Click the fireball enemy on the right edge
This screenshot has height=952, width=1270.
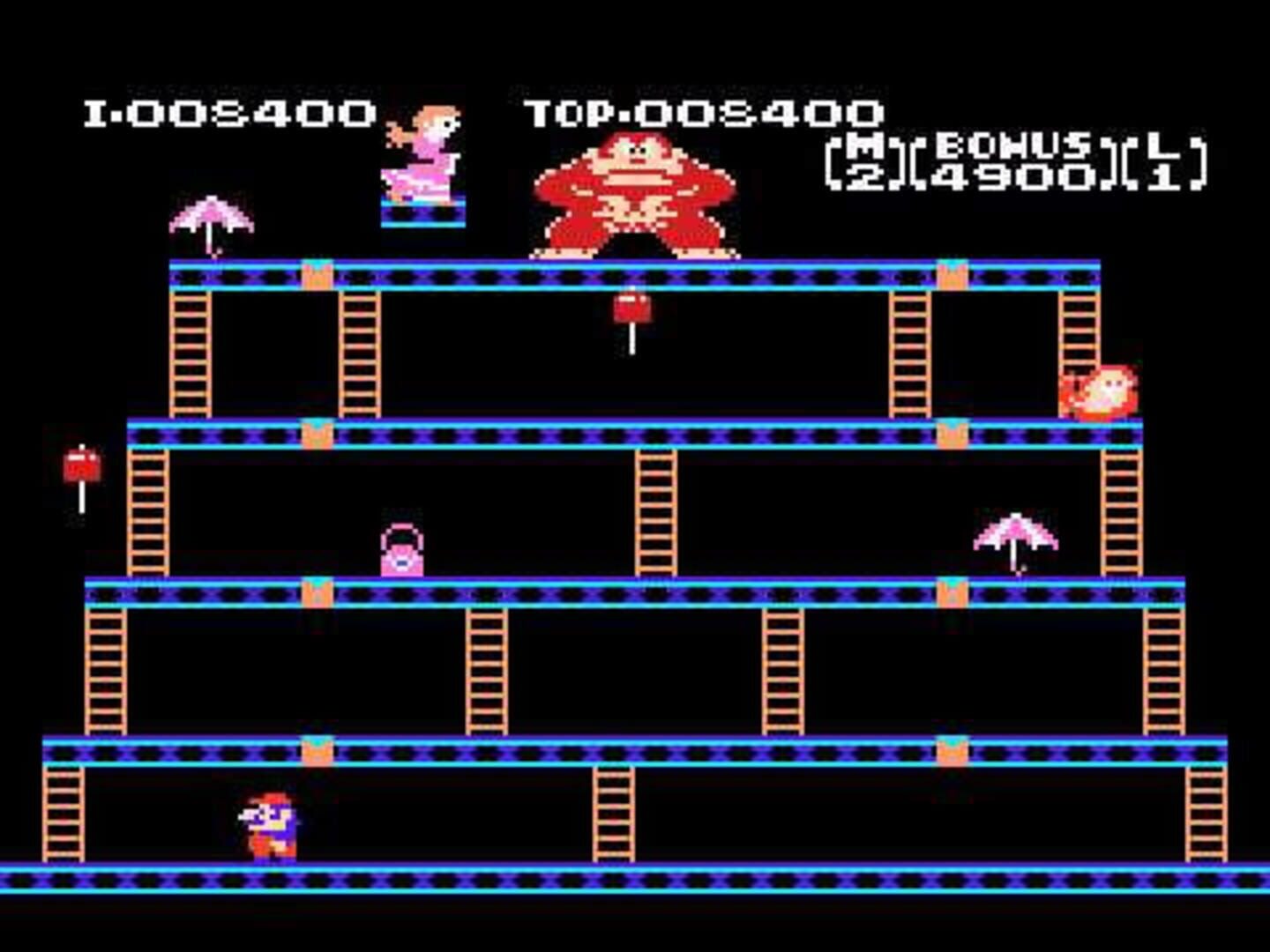pos(1098,392)
